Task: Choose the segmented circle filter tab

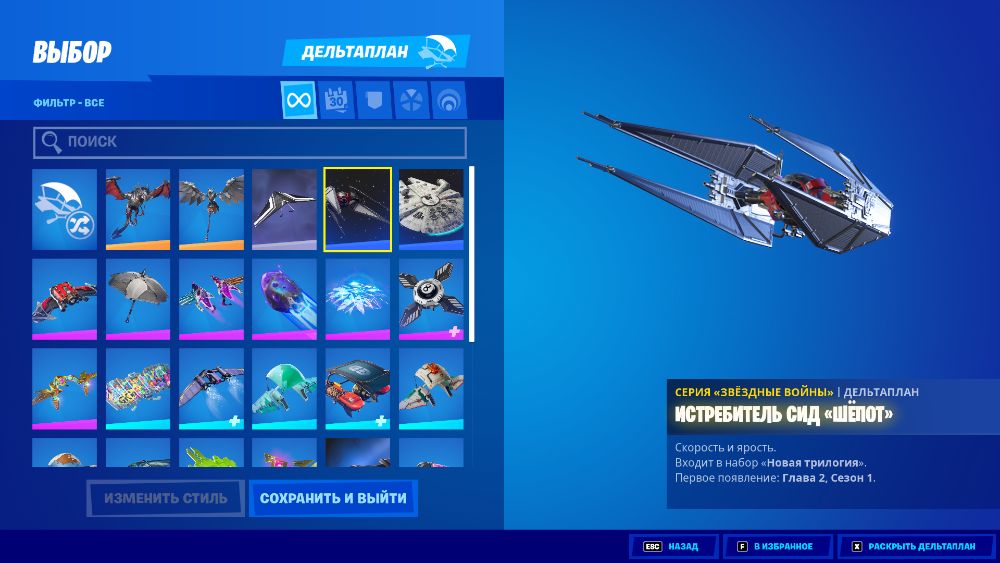Action: (x=411, y=100)
